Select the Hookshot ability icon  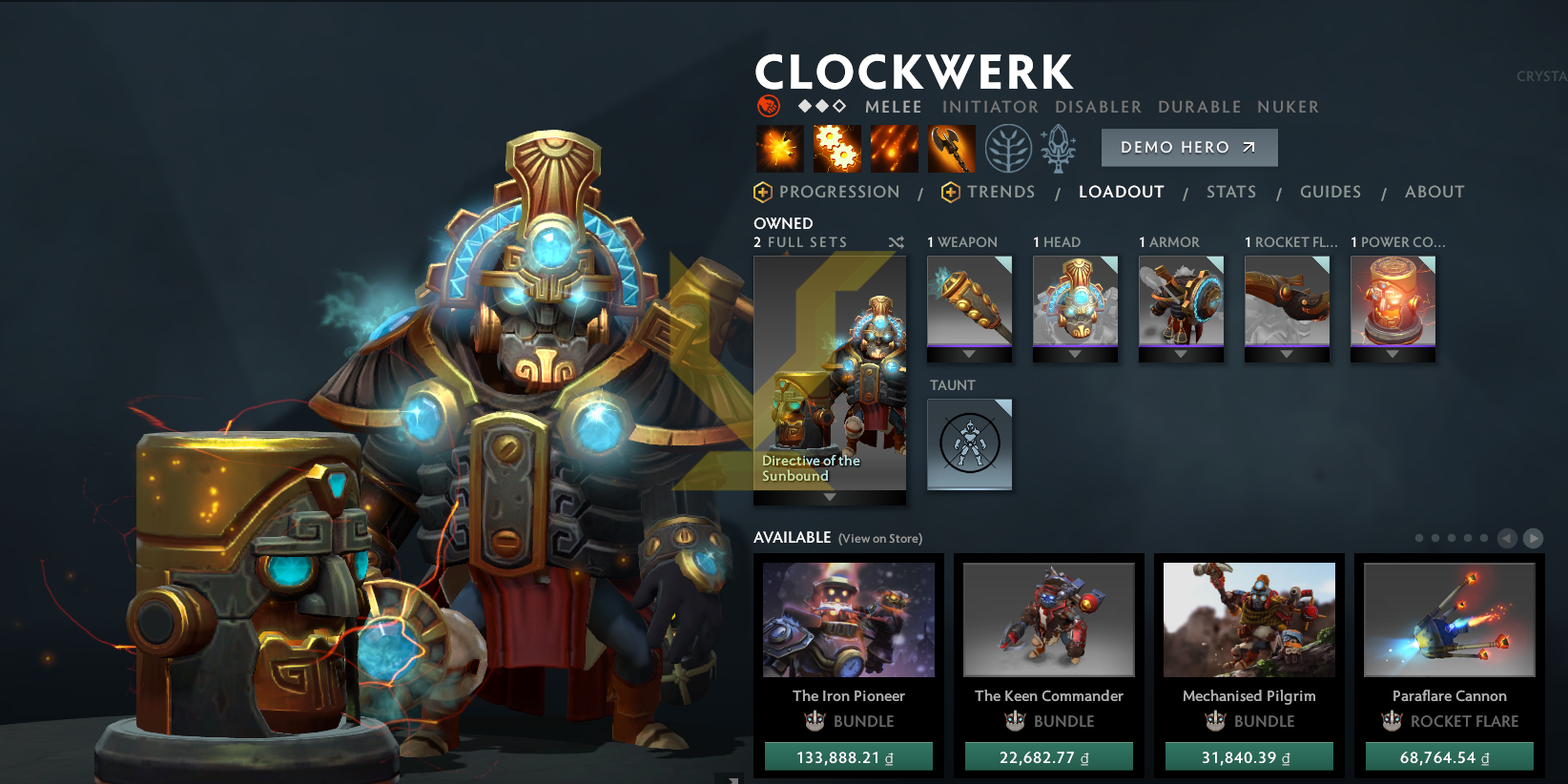952,148
